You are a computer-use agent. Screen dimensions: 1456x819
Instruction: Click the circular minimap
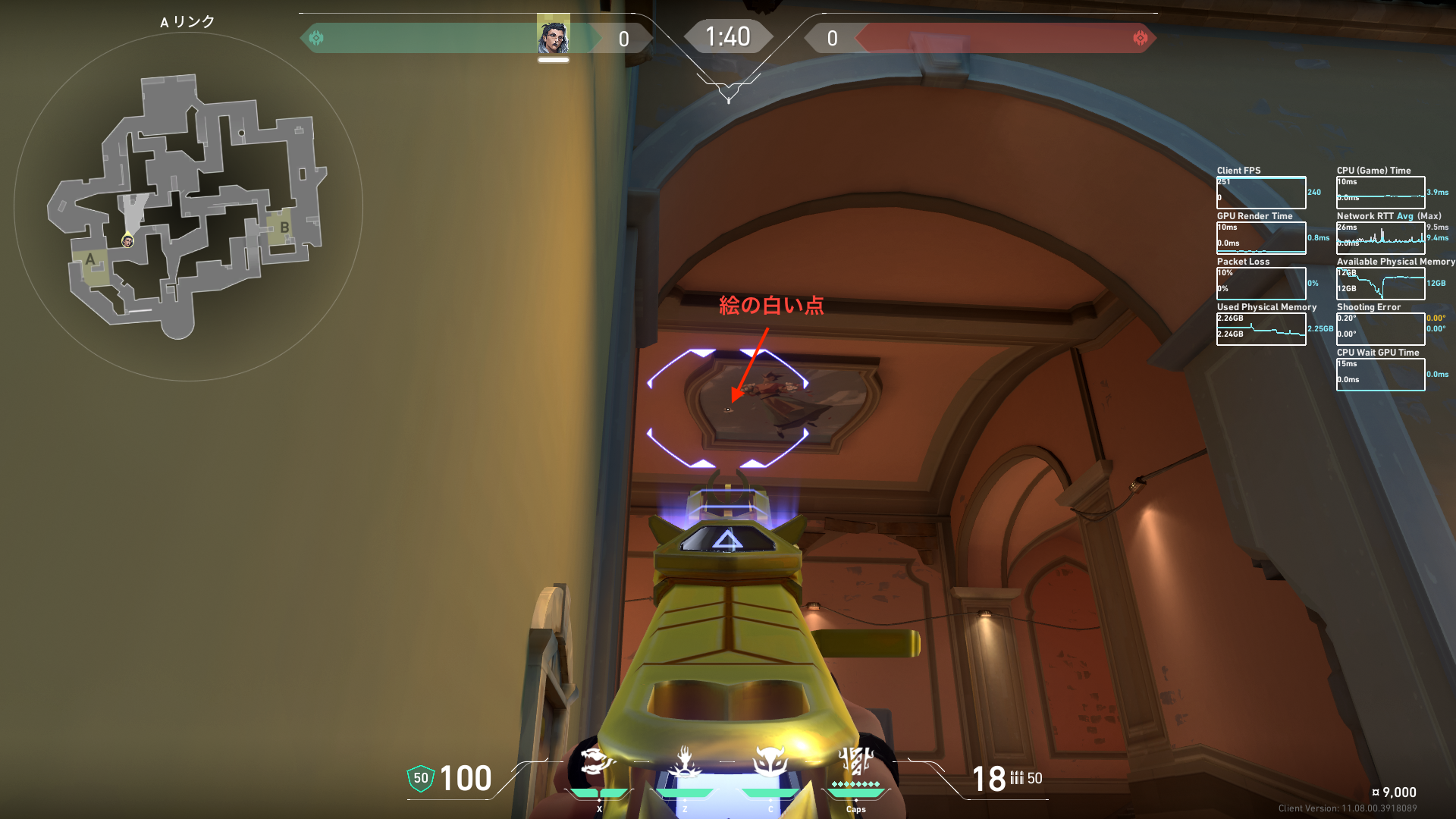coord(188,206)
